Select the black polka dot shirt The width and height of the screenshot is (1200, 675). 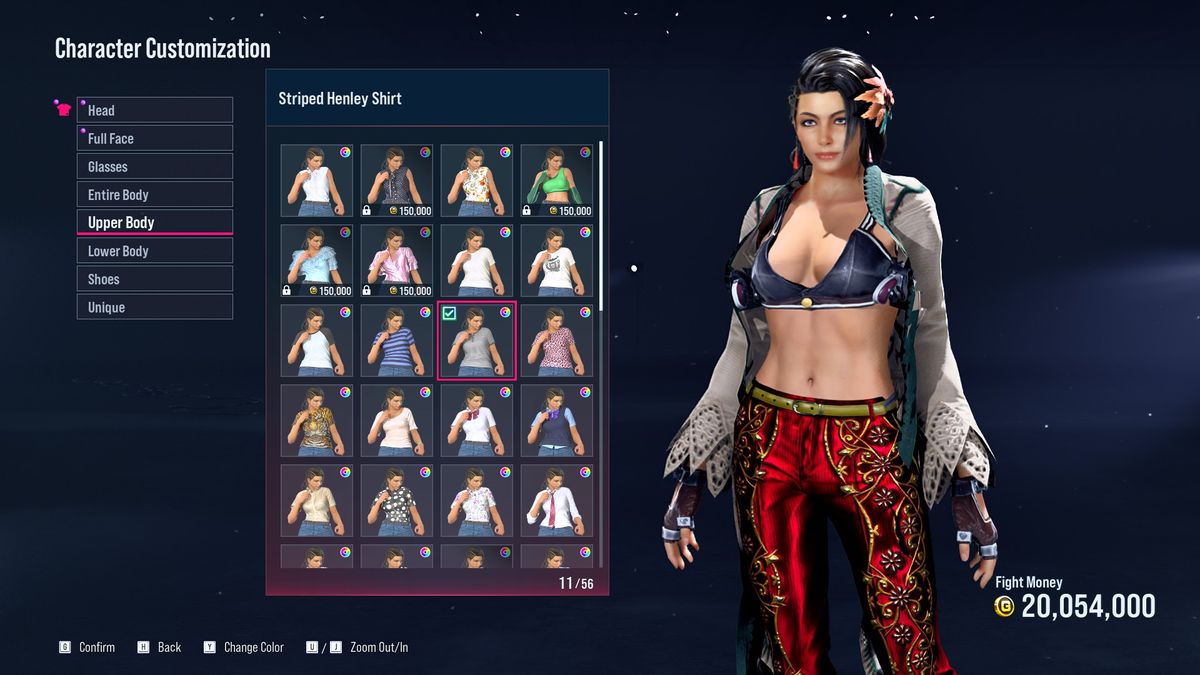[x=396, y=501]
